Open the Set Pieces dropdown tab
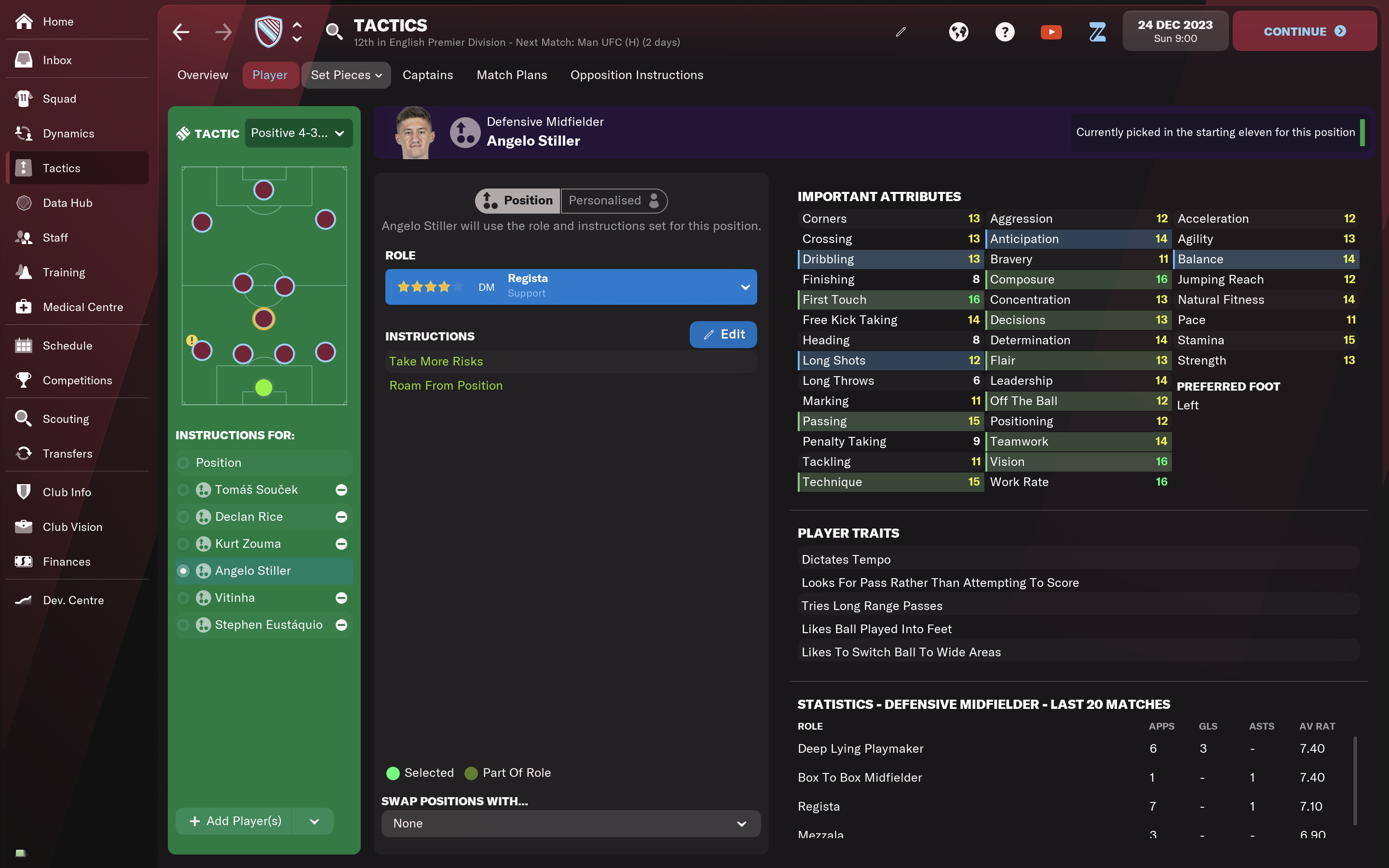Screen dimensions: 1389x868 pos(345,75)
